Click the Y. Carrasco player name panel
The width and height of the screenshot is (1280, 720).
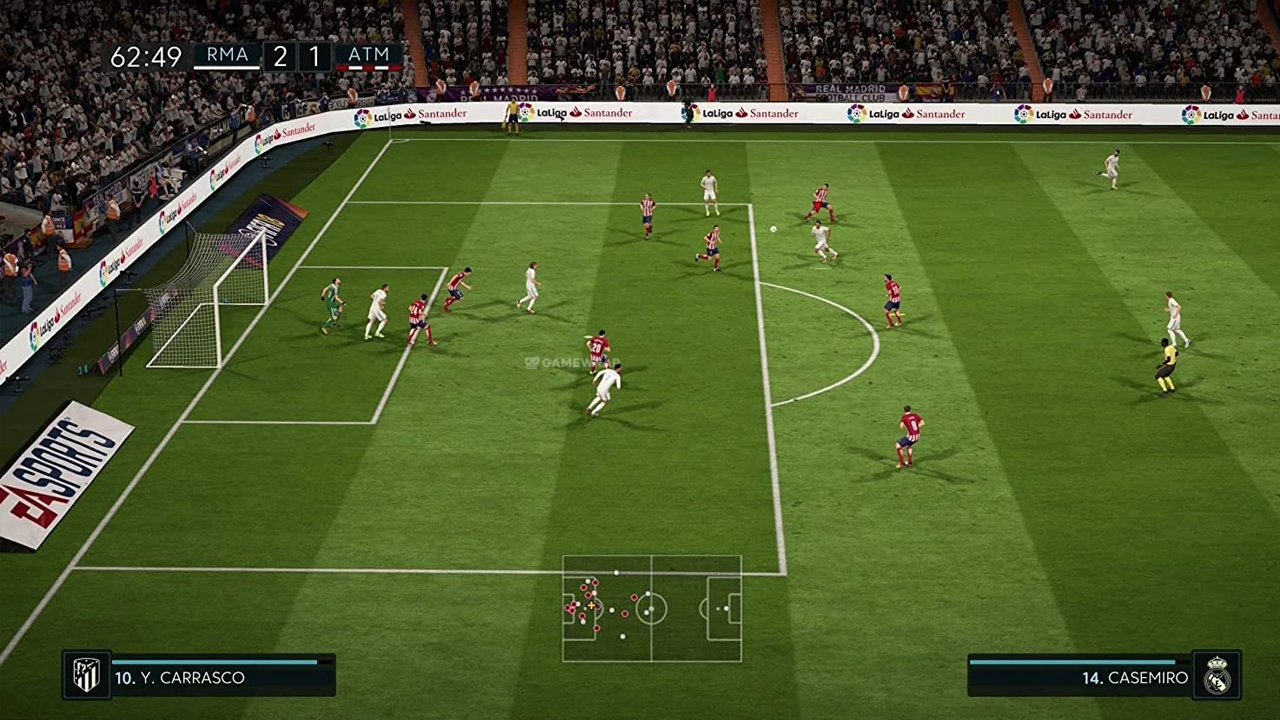222,677
